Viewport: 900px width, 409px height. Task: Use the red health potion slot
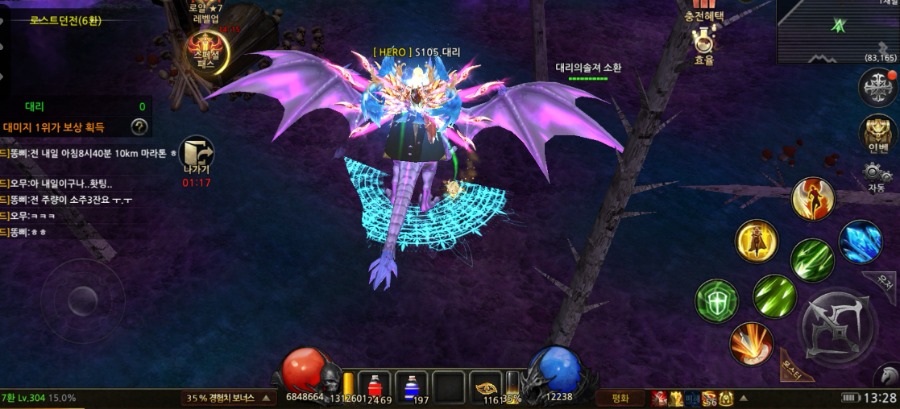373,384
